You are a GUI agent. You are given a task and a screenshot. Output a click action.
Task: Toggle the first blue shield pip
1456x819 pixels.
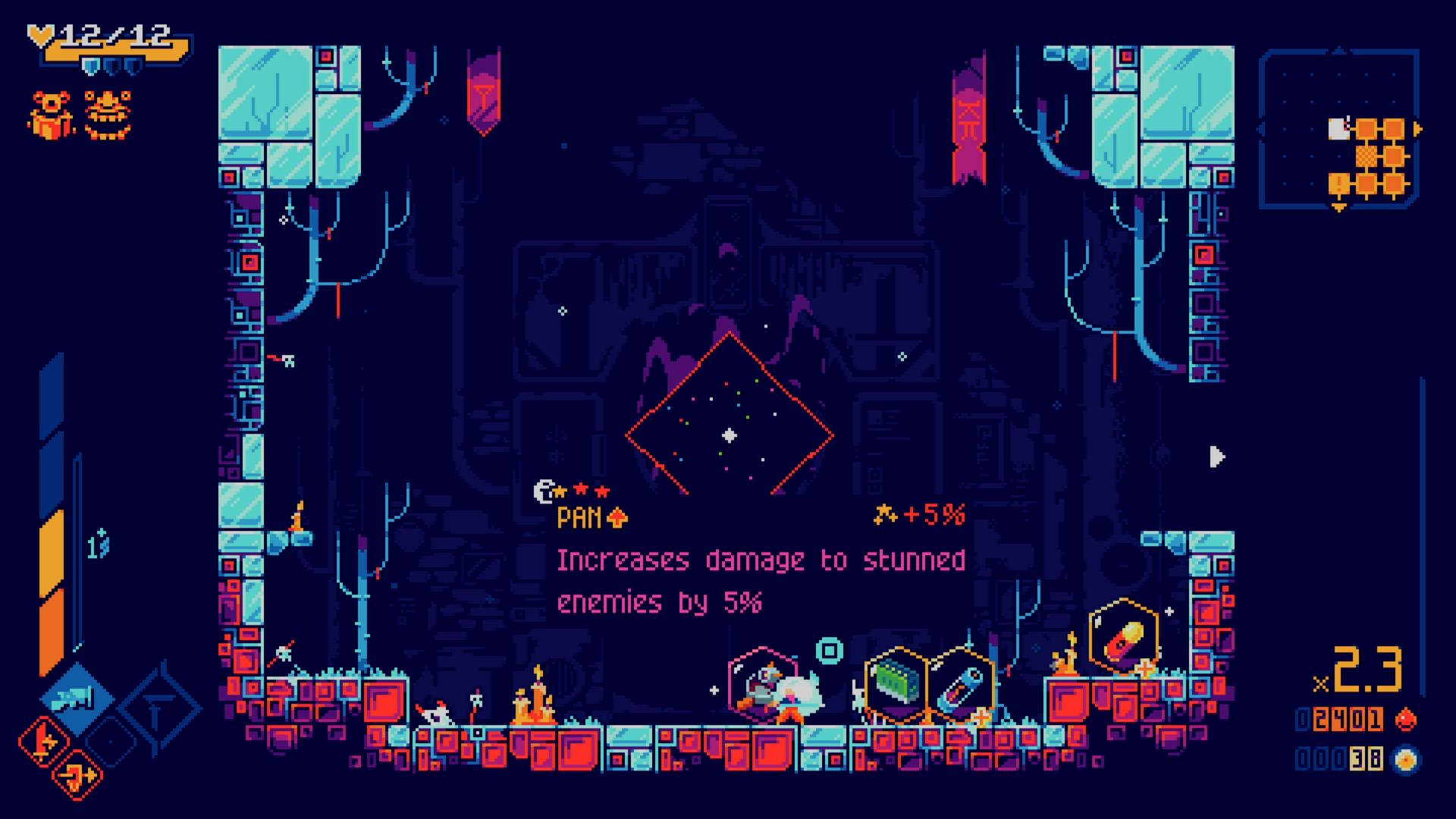(91, 67)
